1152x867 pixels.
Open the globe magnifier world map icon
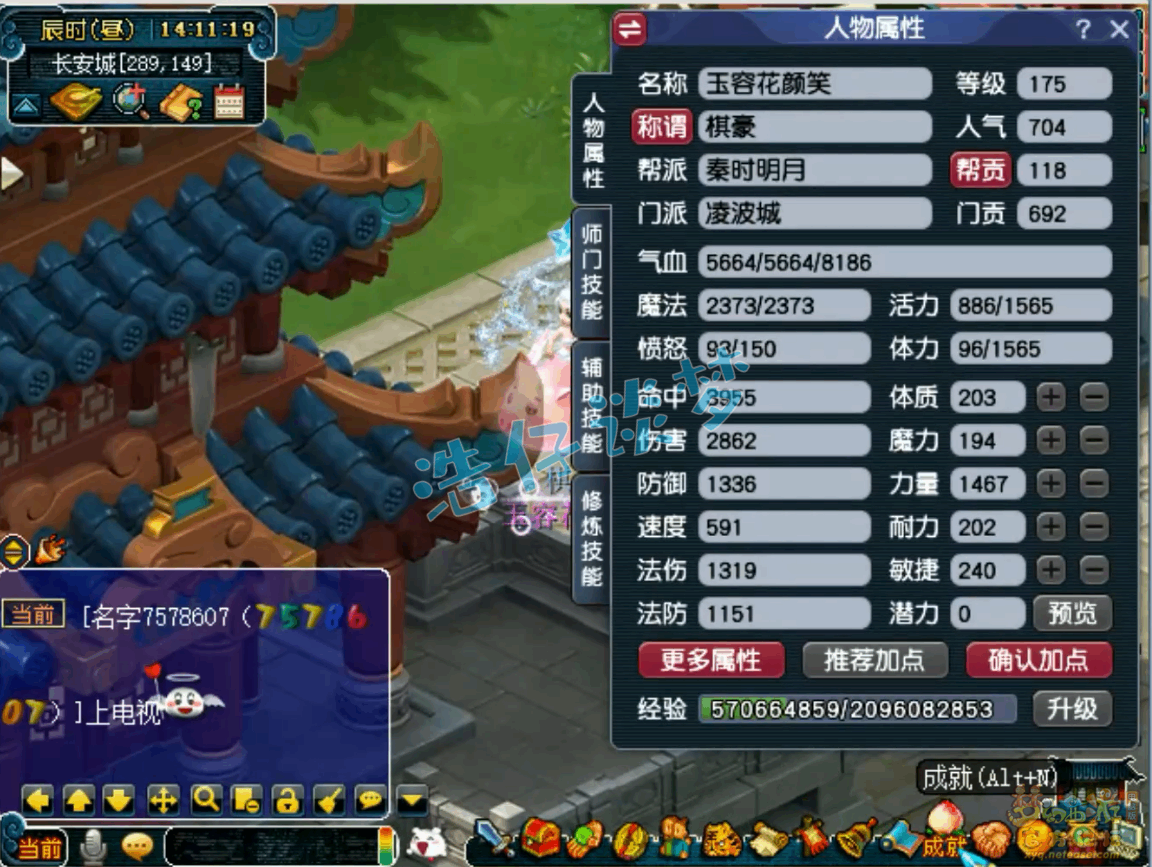[130, 102]
